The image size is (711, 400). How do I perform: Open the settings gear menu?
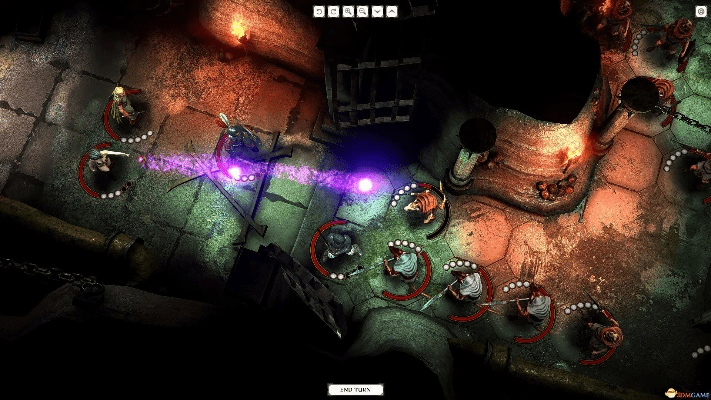coord(700,11)
